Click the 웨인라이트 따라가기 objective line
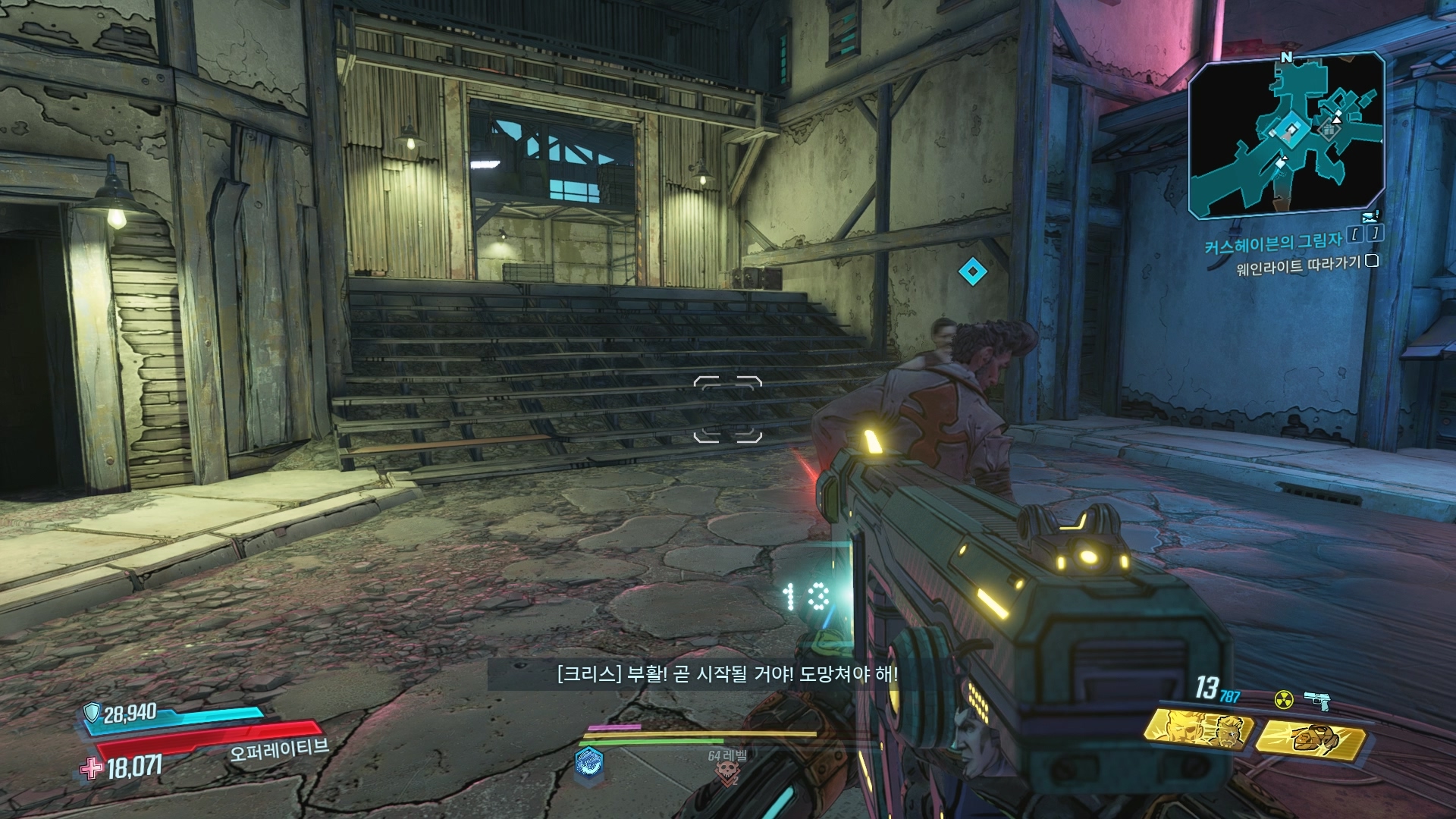This screenshot has width=1456, height=819. 1298,266
